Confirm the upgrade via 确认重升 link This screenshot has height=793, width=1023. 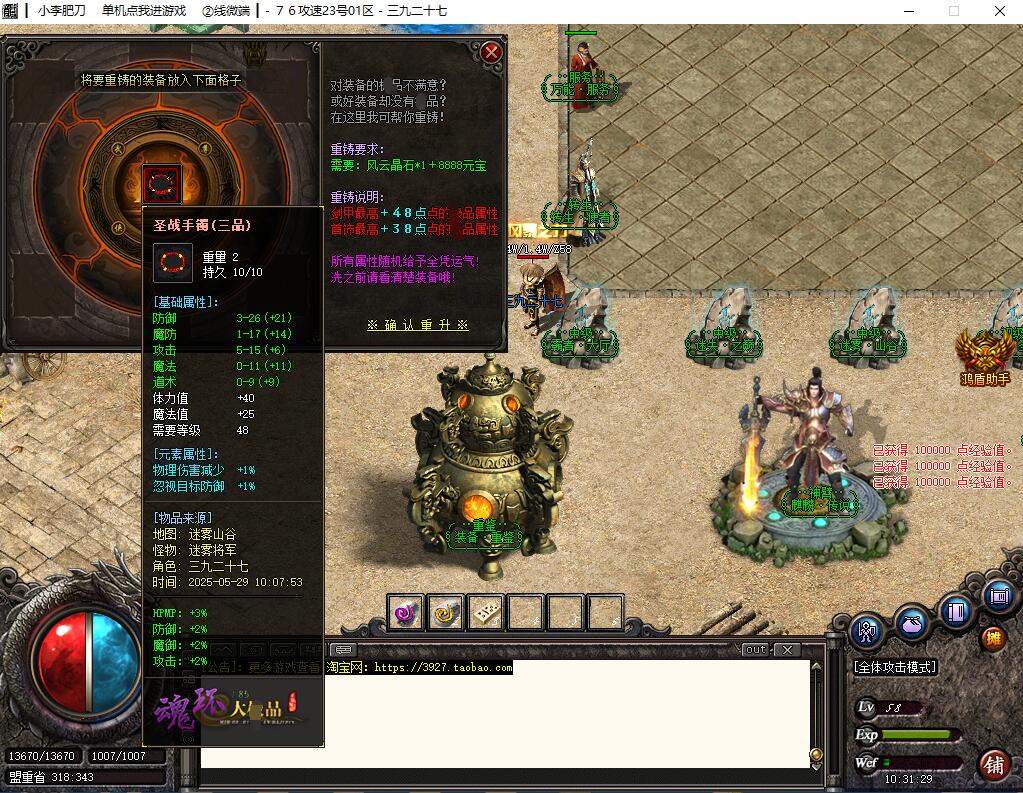coord(417,325)
